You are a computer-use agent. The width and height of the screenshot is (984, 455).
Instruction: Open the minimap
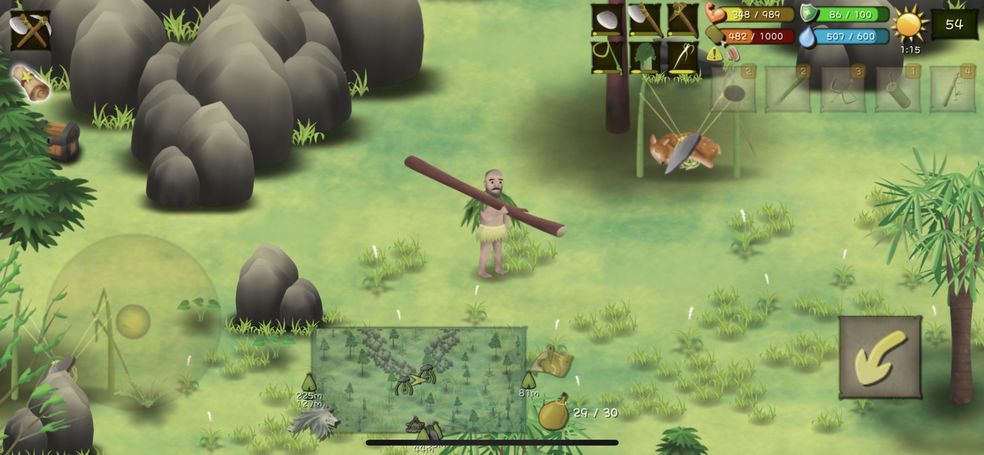coord(418,380)
